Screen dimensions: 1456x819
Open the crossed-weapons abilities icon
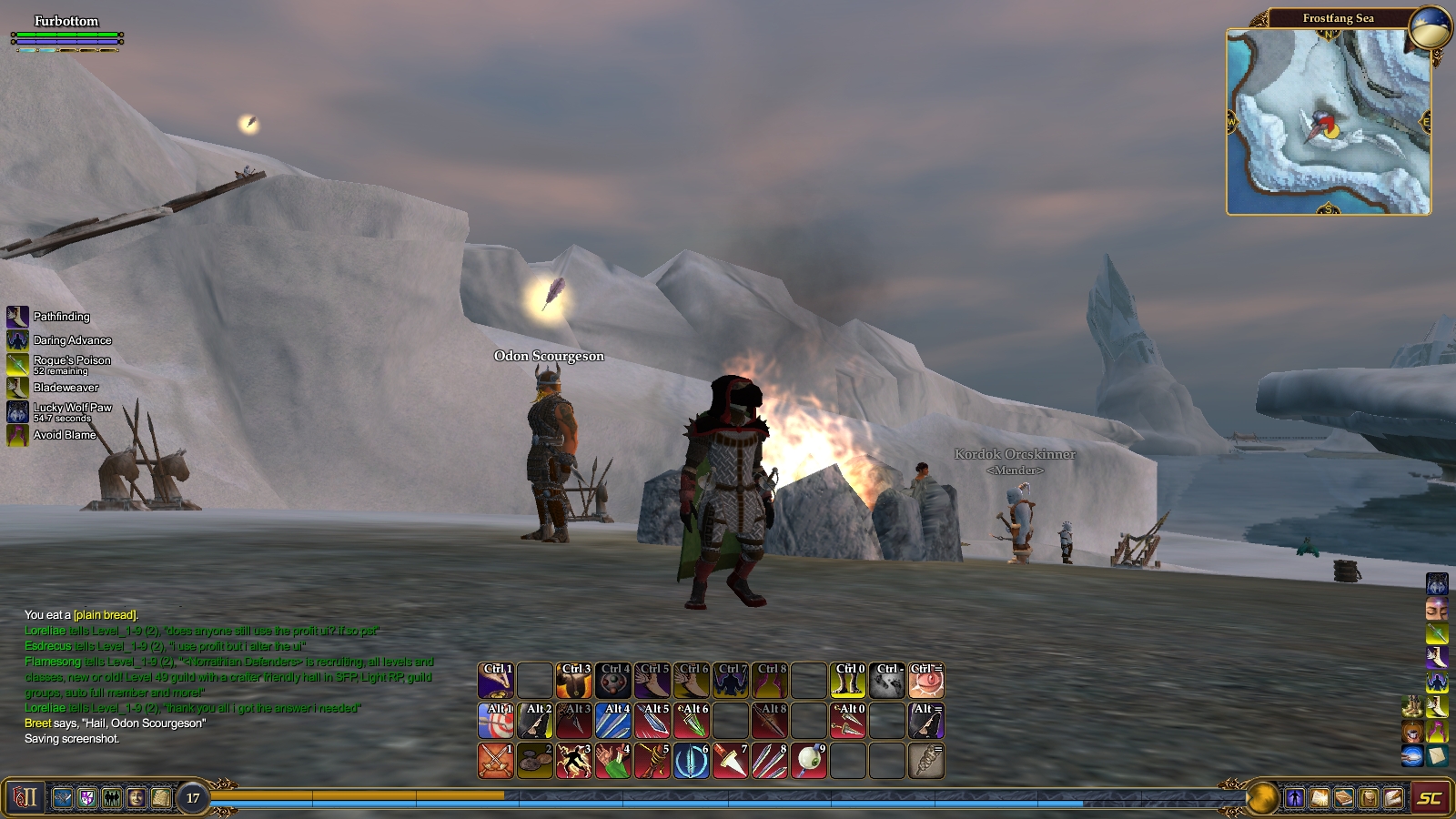pyautogui.click(x=62, y=798)
